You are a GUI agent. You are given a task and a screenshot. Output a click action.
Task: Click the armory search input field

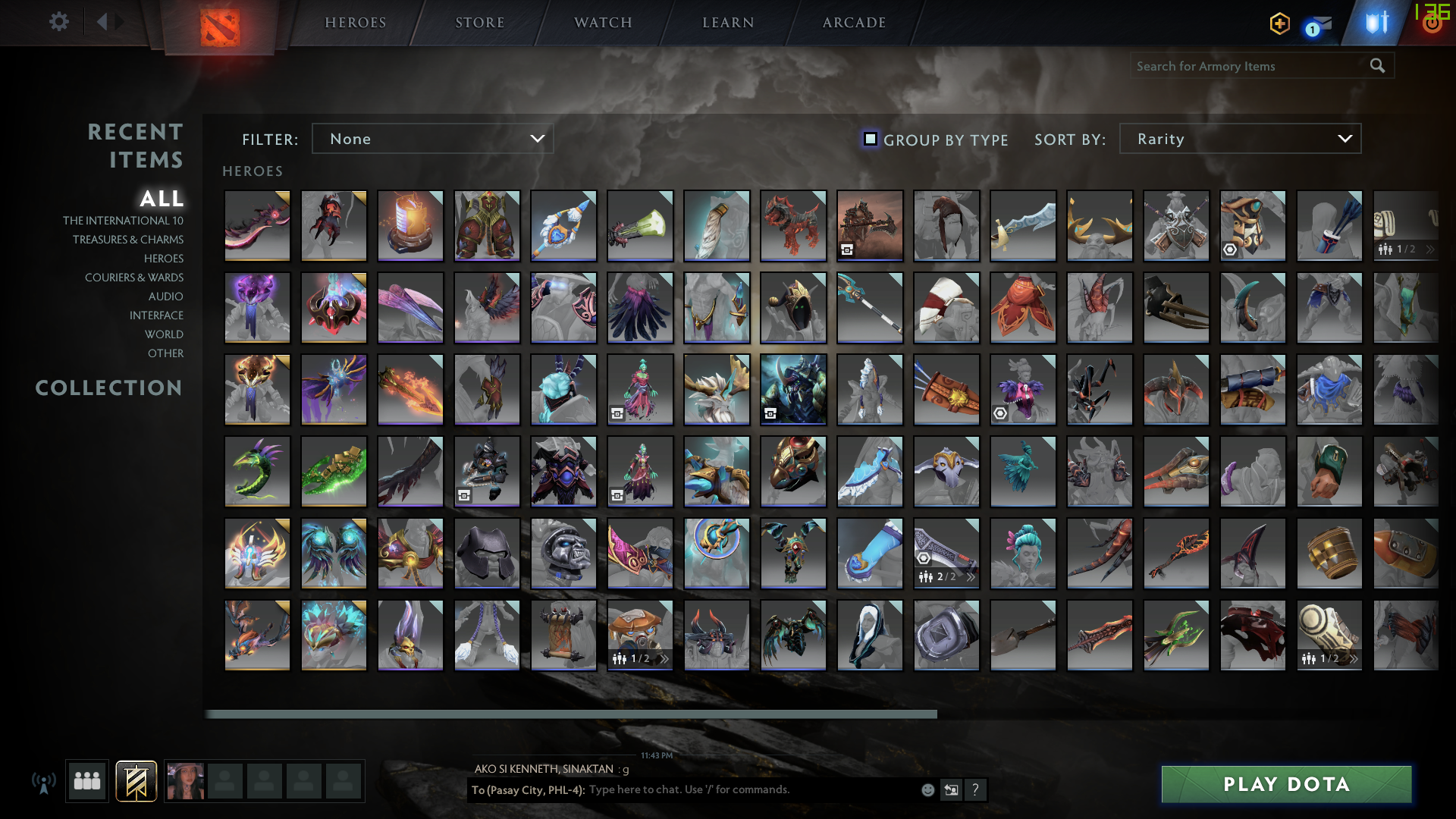pos(1251,66)
